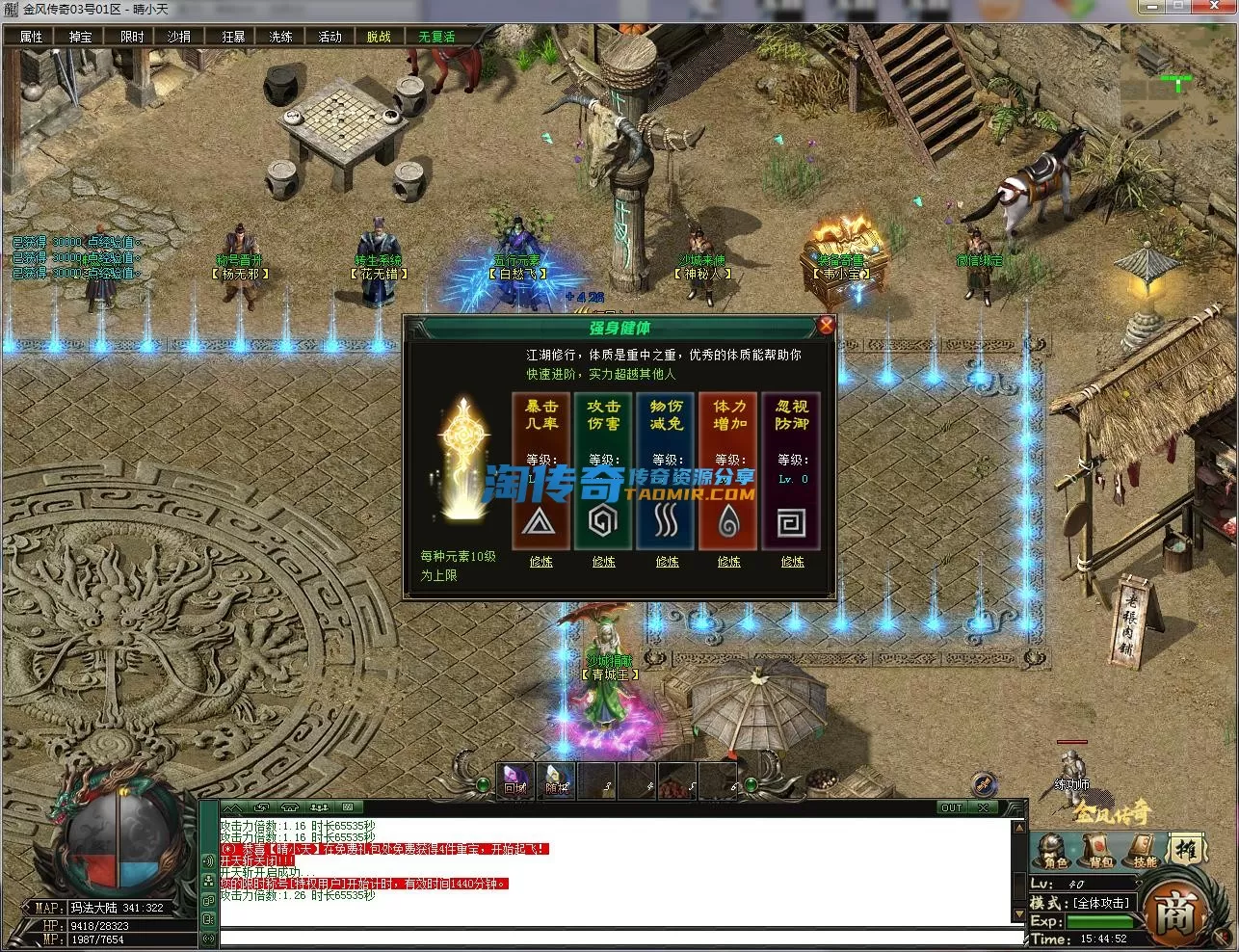Click the chat text input field

pyautogui.click(x=617, y=937)
